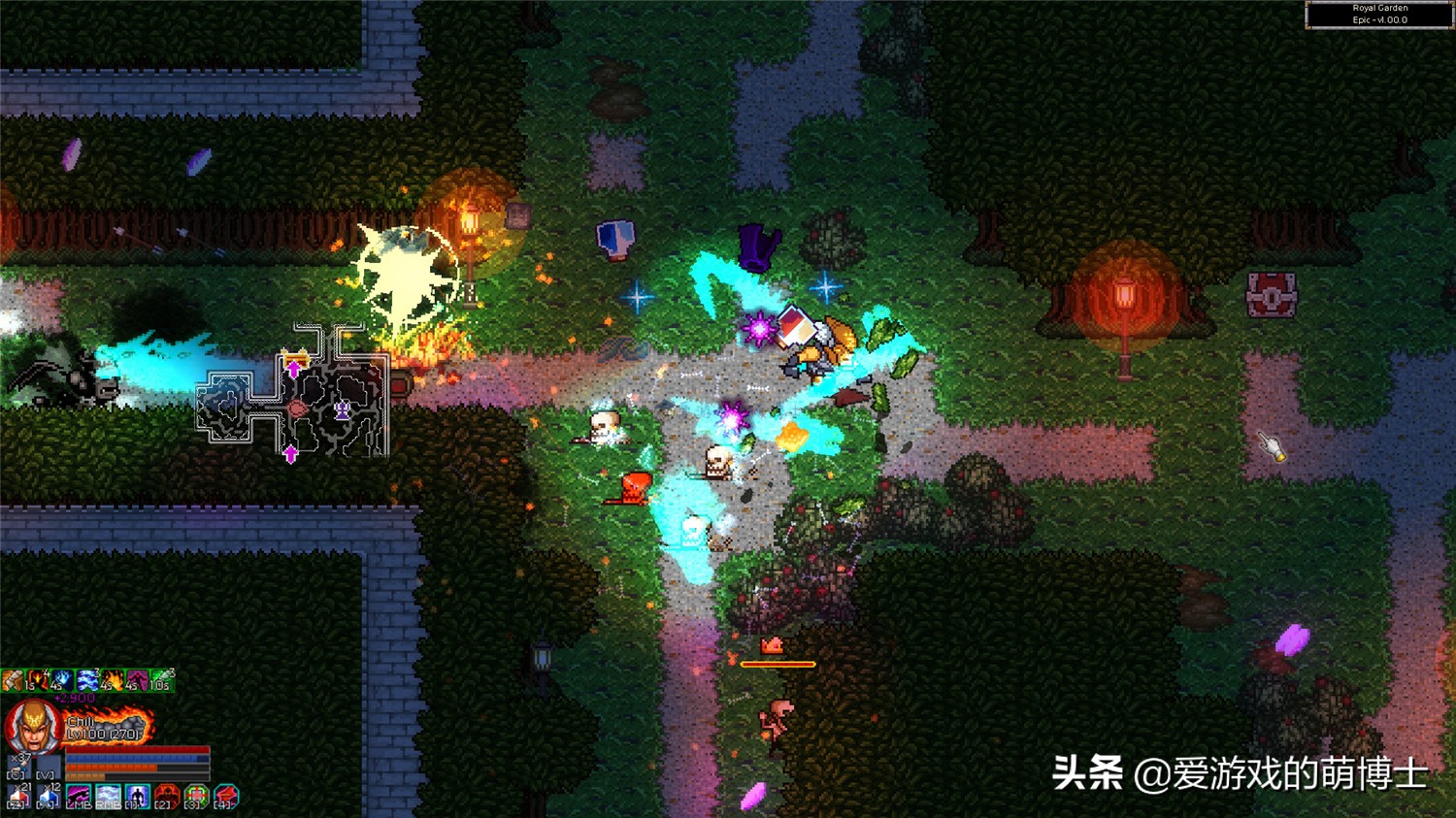Click the gauntlet buff icon showing 1s

click(14, 680)
